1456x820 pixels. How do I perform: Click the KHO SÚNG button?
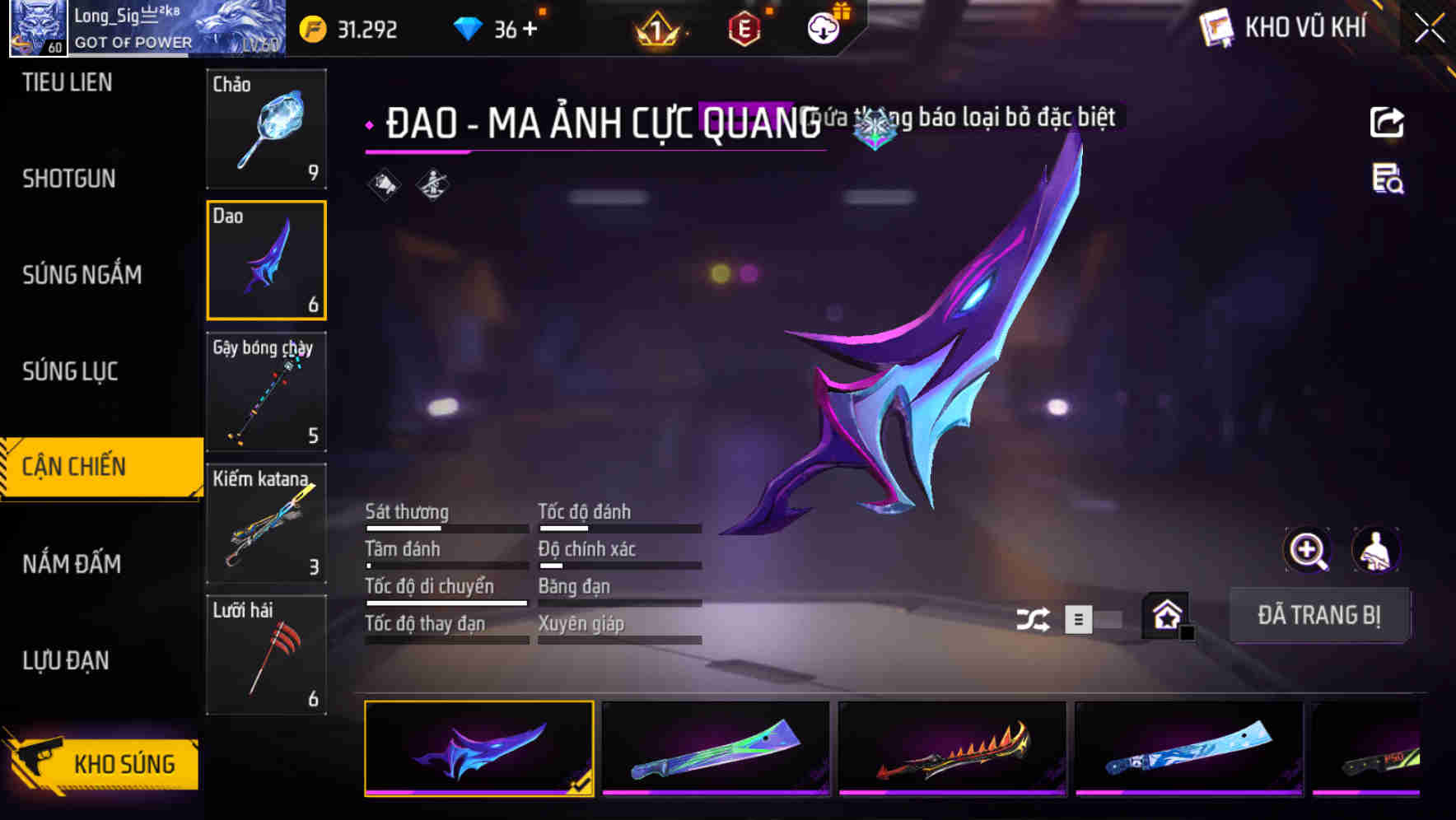[122, 763]
